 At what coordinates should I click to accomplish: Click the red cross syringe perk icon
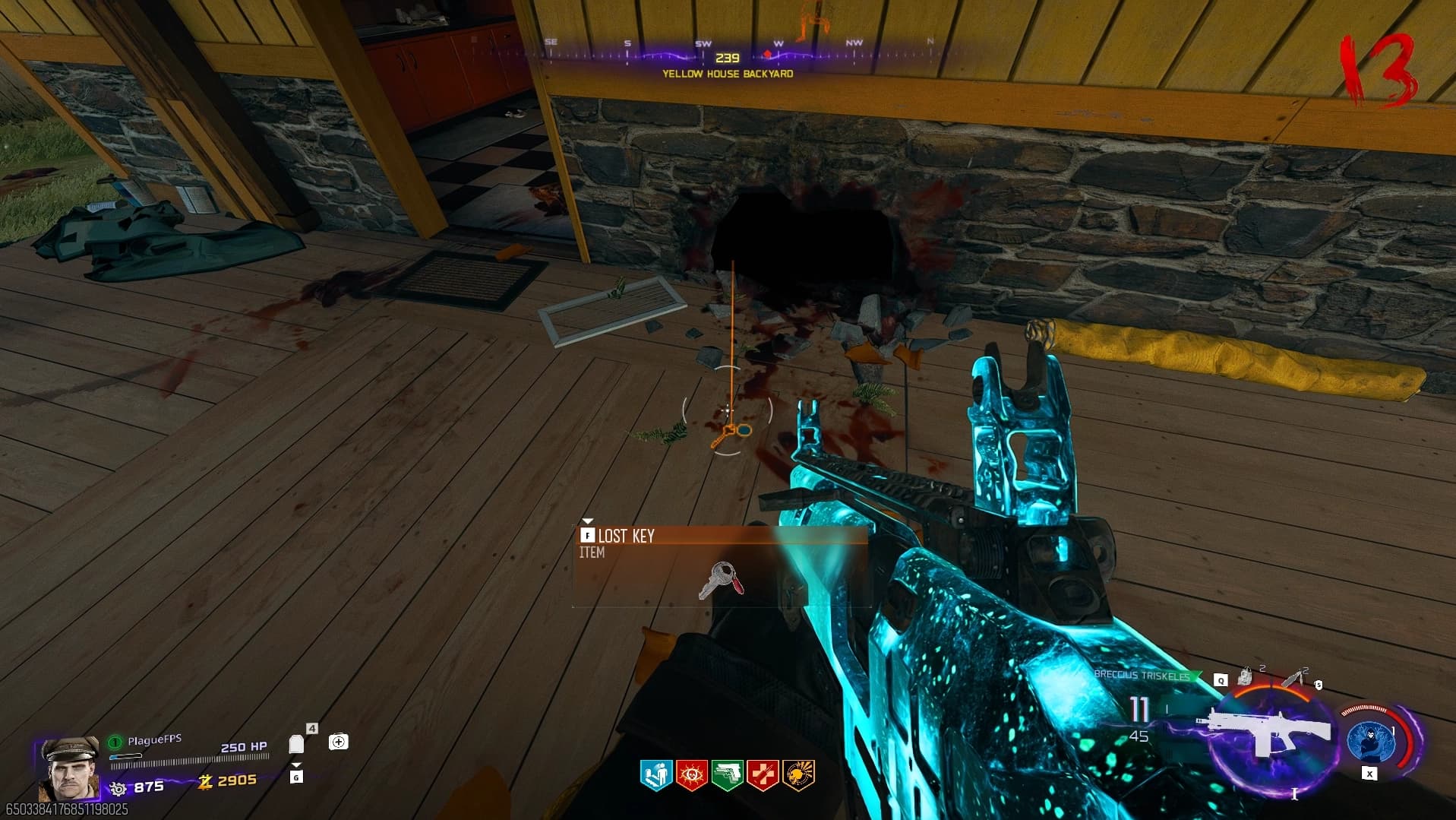click(x=763, y=774)
